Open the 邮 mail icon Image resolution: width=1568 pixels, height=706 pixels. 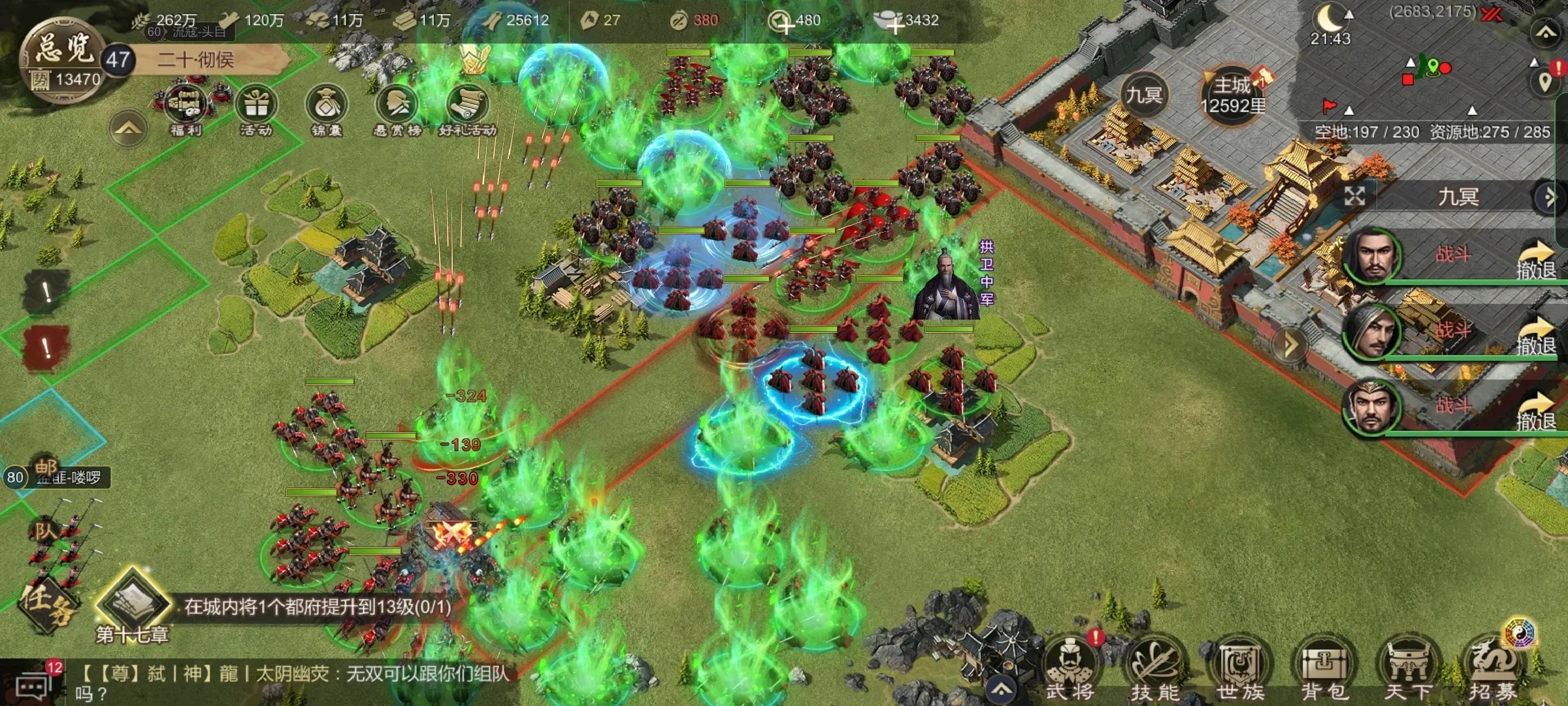[46, 467]
